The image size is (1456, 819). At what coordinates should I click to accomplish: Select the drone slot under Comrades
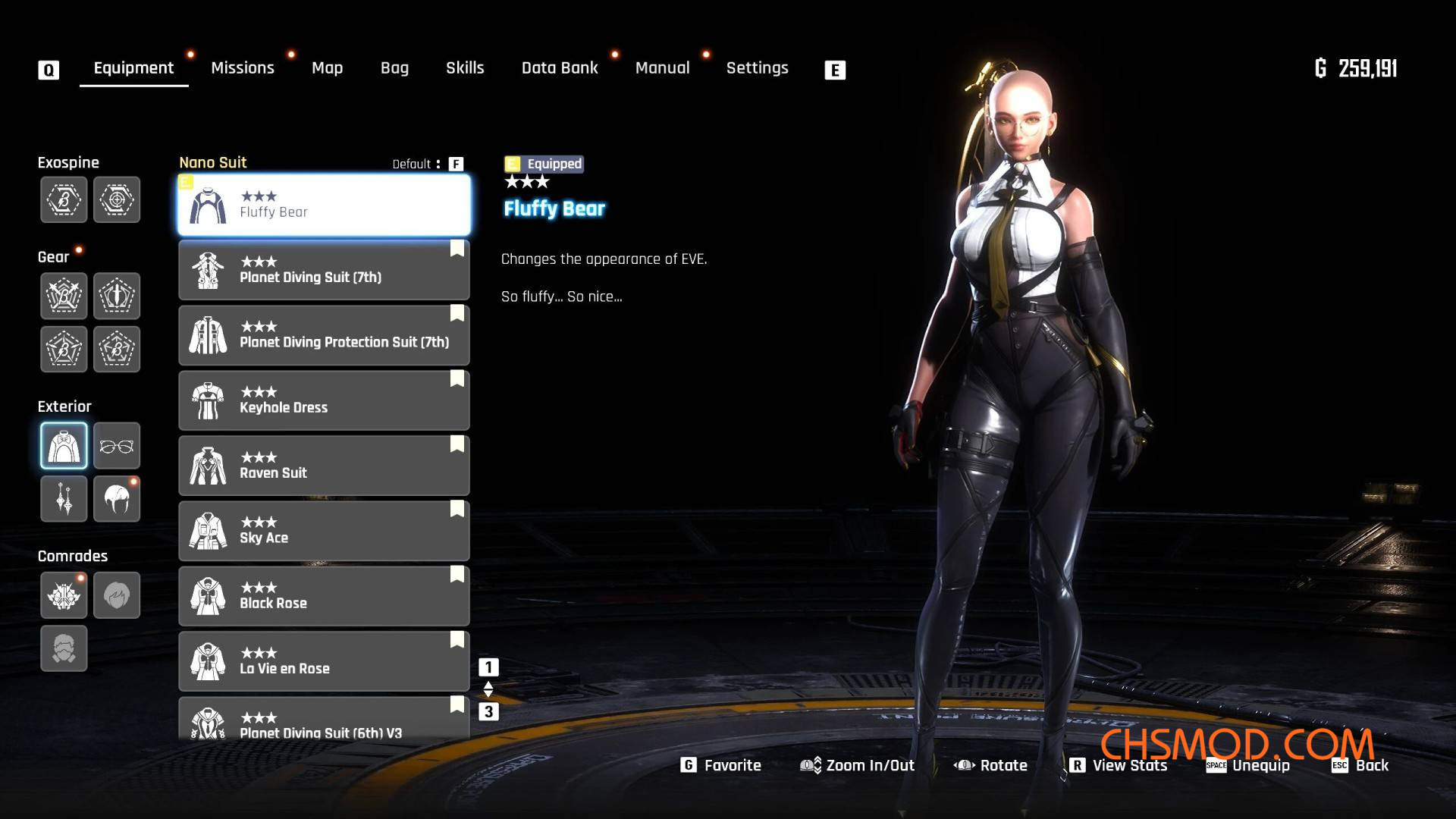point(64,595)
